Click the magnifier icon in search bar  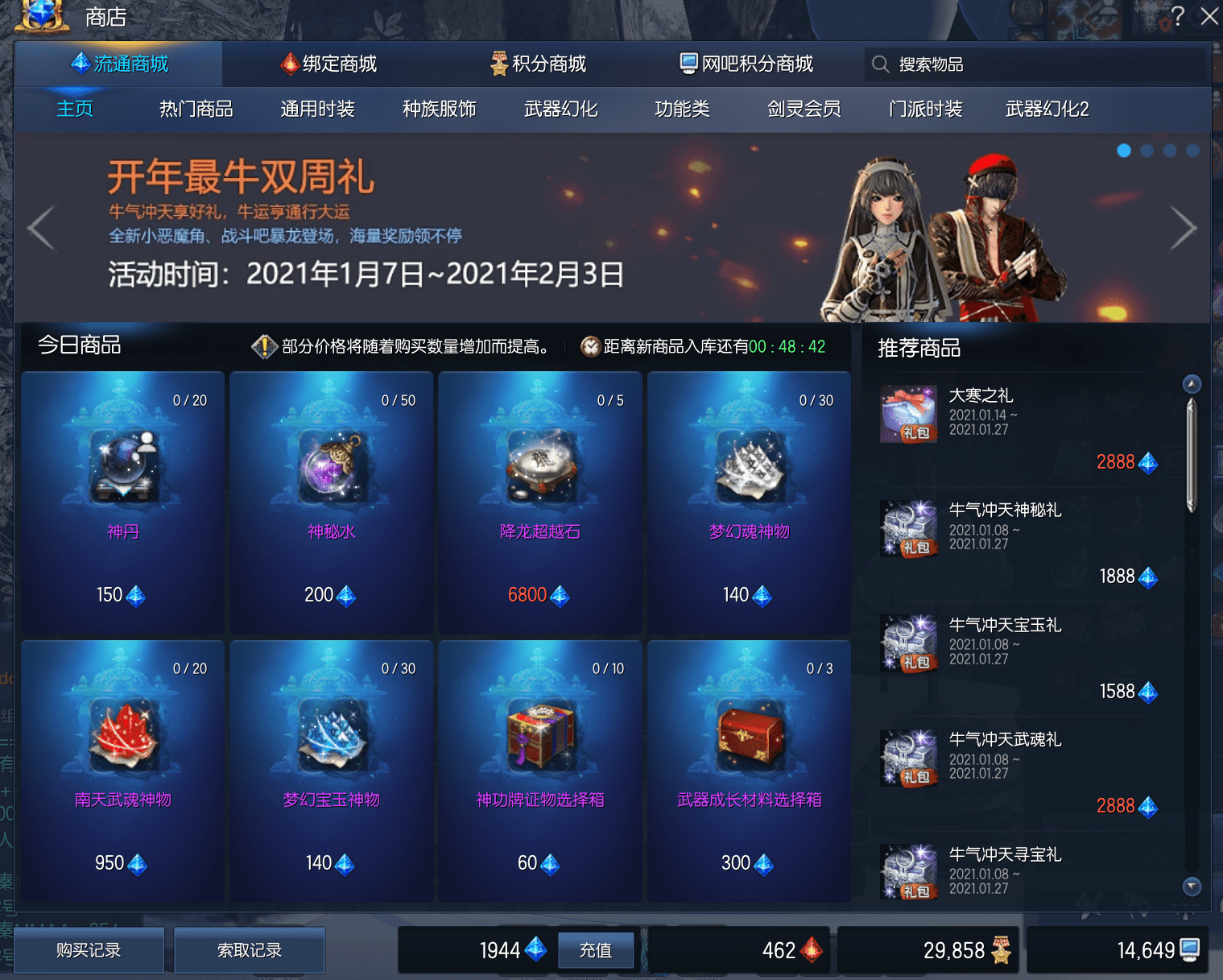tap(880, 64)
